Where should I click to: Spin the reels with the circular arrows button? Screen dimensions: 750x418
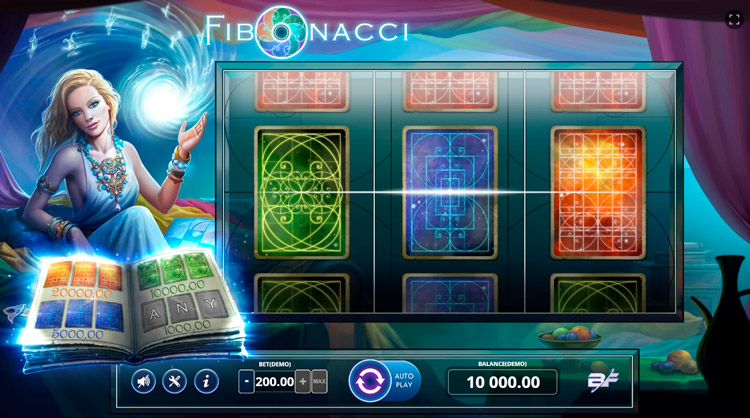[369, 381]
